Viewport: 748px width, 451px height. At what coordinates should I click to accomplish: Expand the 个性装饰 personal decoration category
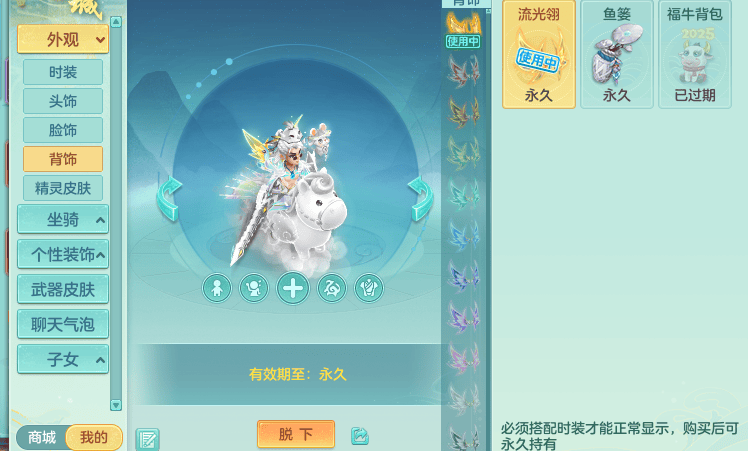(63, 254)
